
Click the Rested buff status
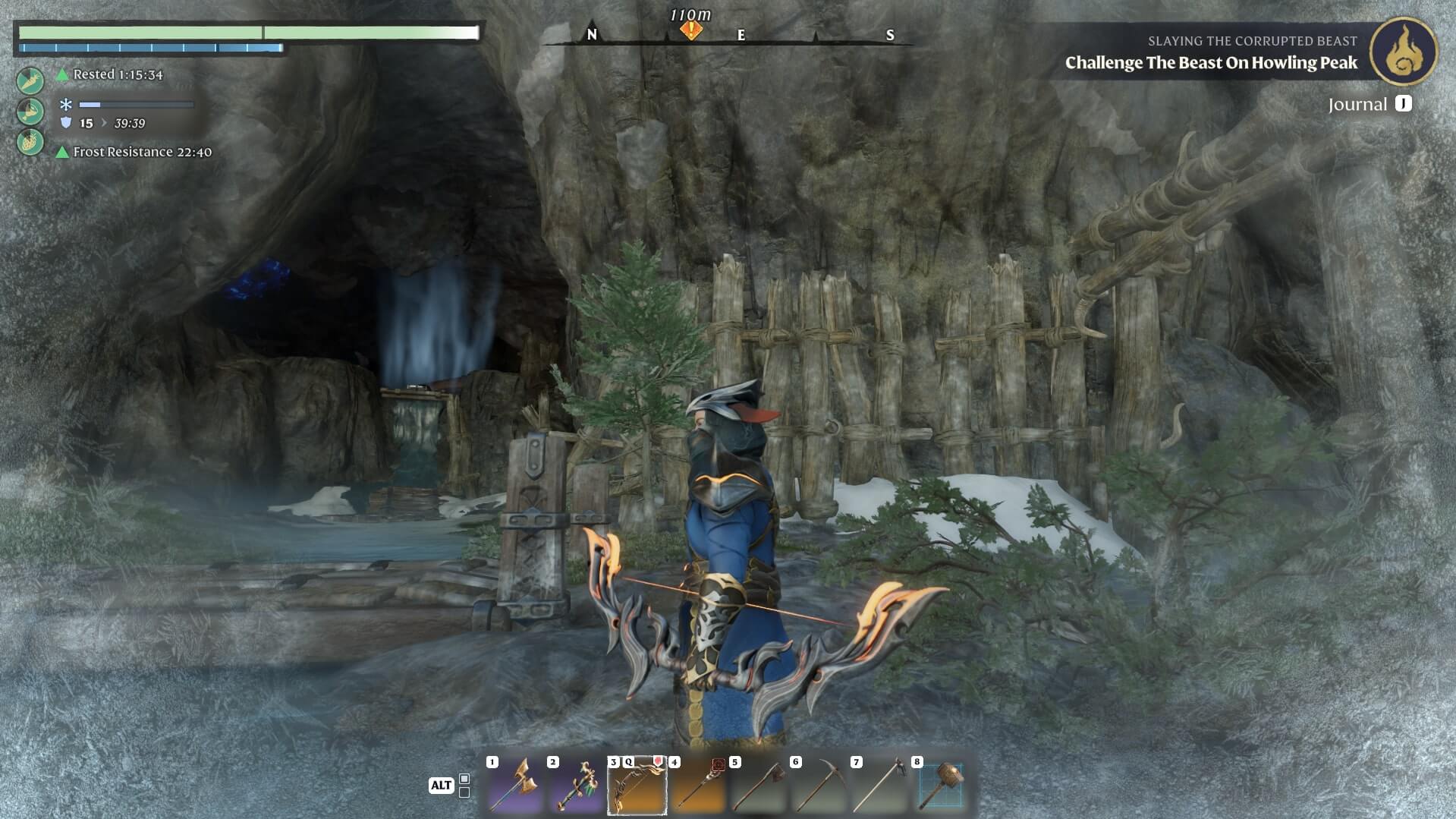117,74
